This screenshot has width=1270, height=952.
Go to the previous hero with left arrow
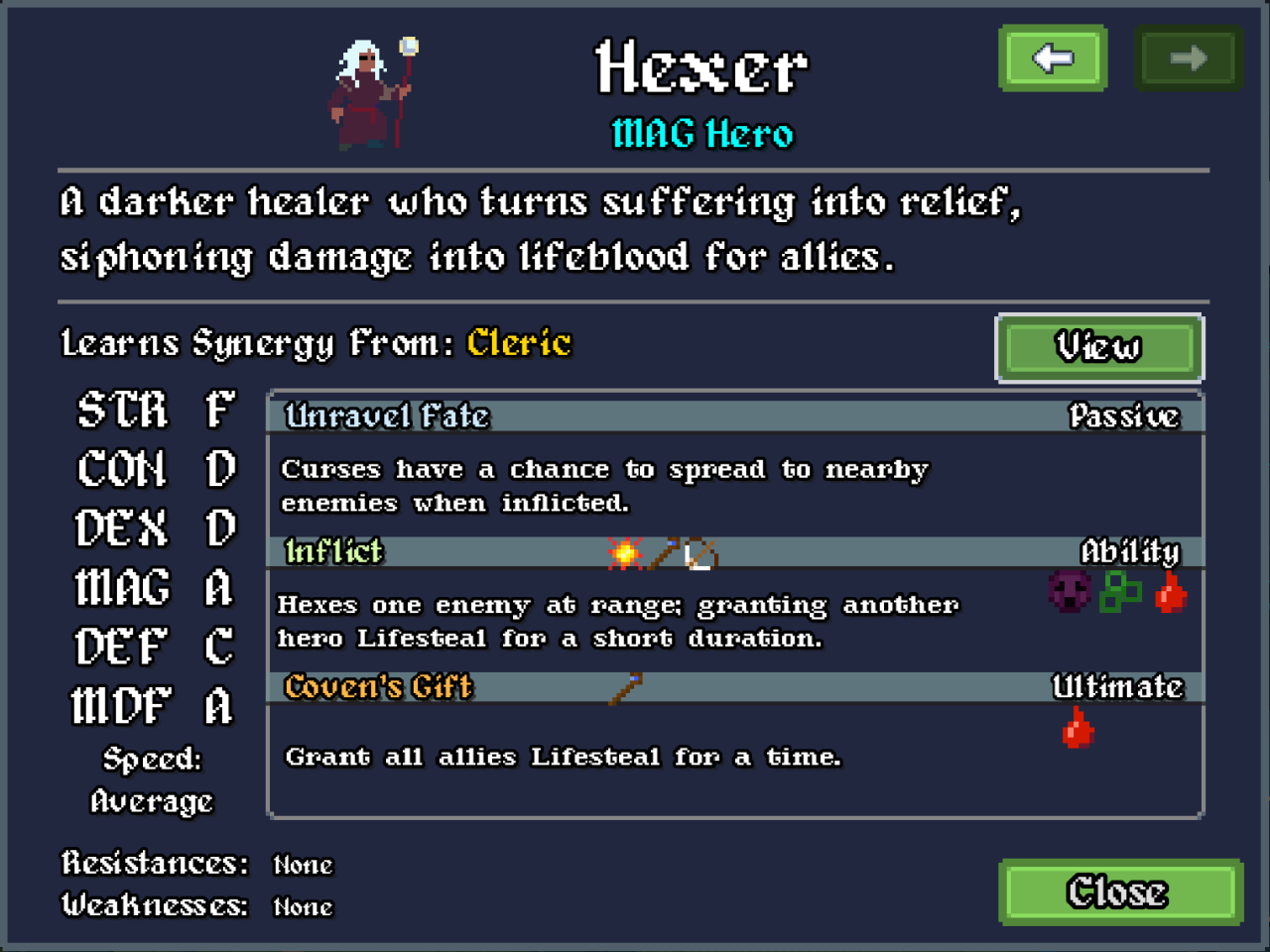tap(1053, 59)
